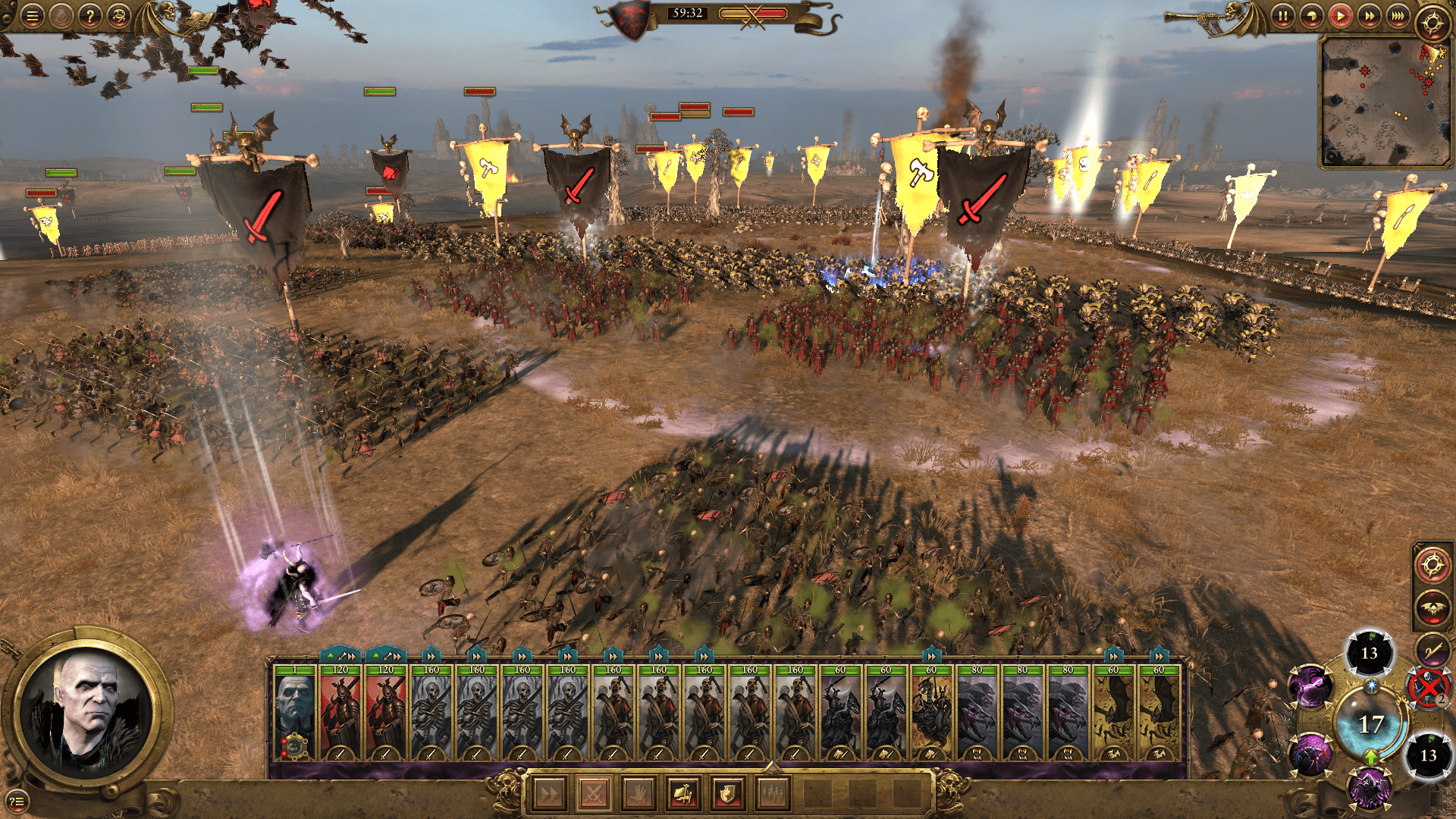Toggle melee mode crossed swords button
1456x819 pixels.
coord(593,794)
